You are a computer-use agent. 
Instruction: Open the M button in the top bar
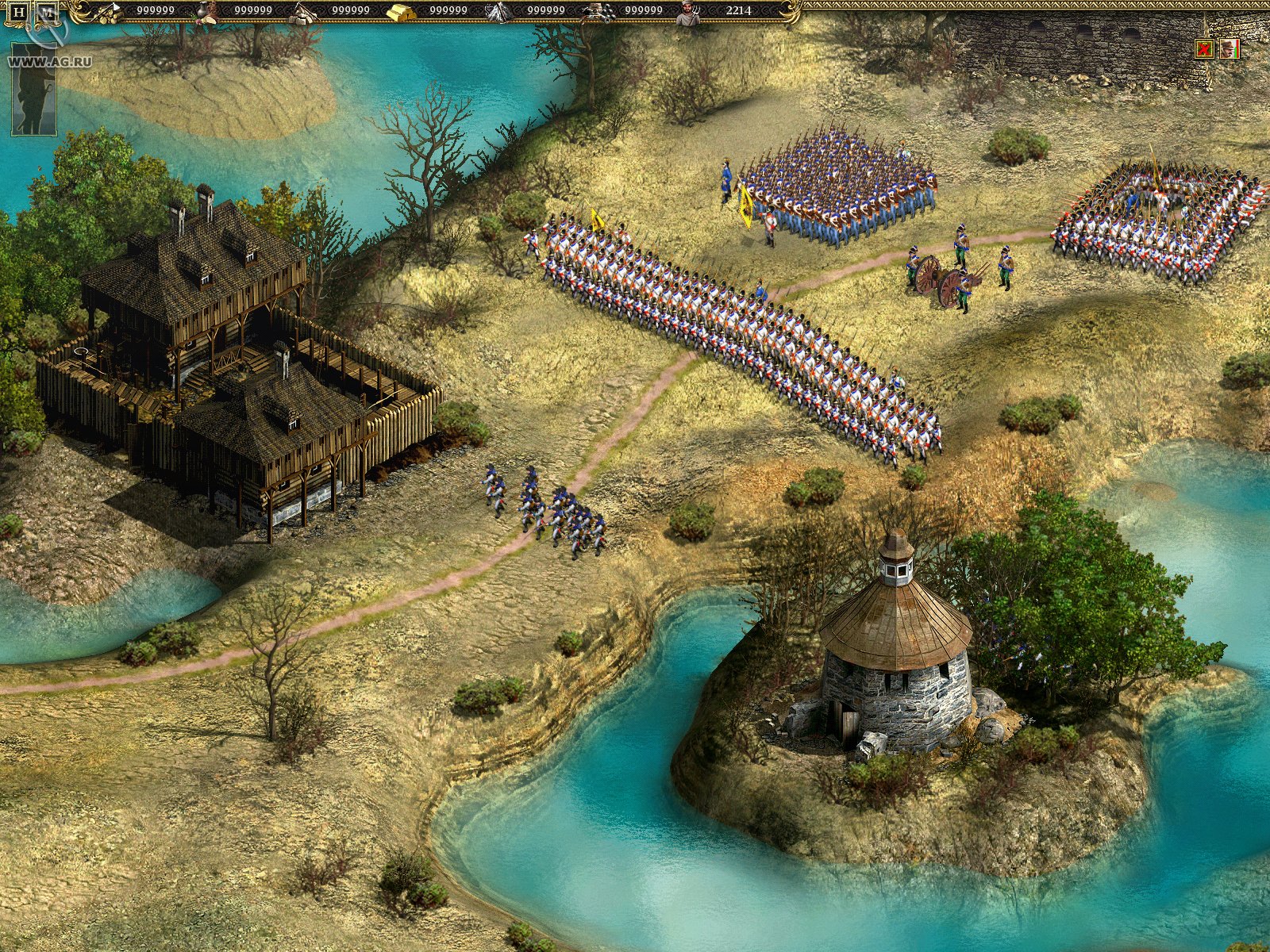pos(48,13)
